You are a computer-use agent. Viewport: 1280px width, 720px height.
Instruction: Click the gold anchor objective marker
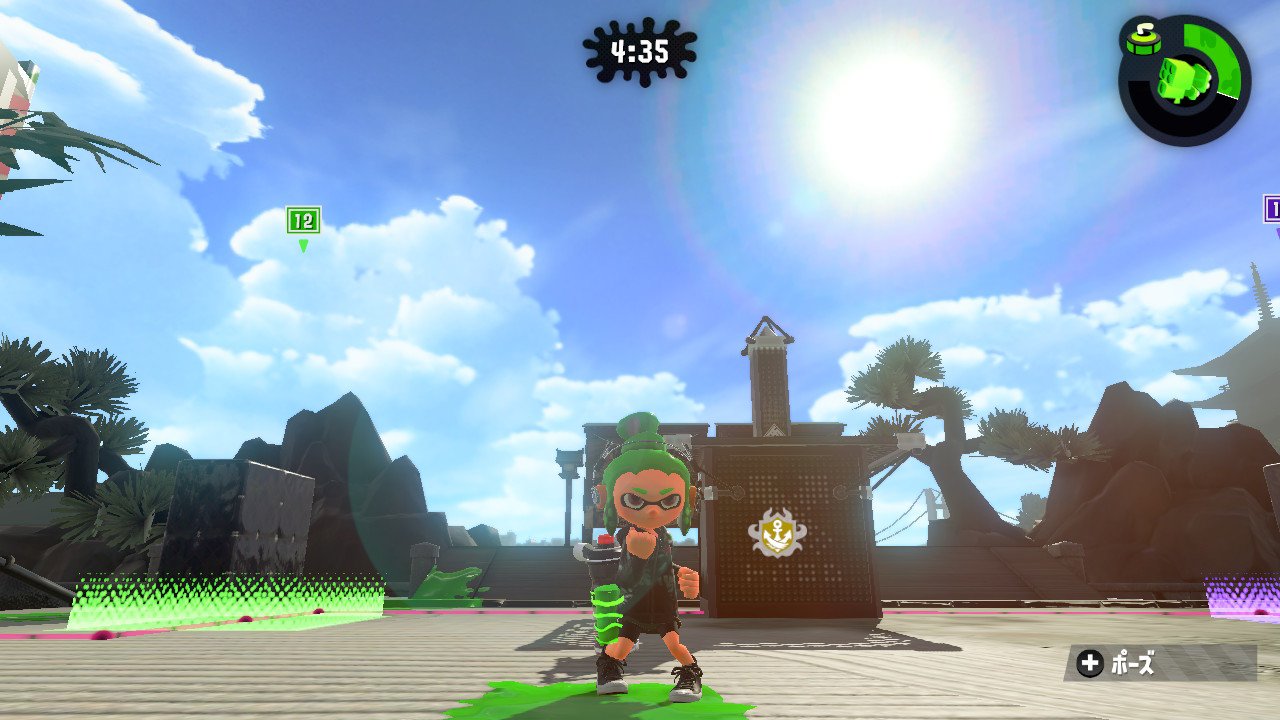tap(774, 535)
